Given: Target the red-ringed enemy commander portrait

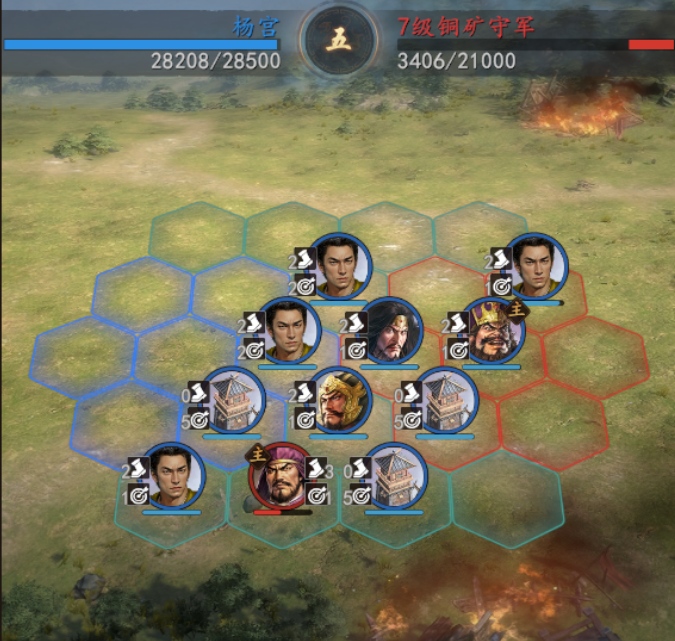Looking at the screenshot, I should (281, 476).
